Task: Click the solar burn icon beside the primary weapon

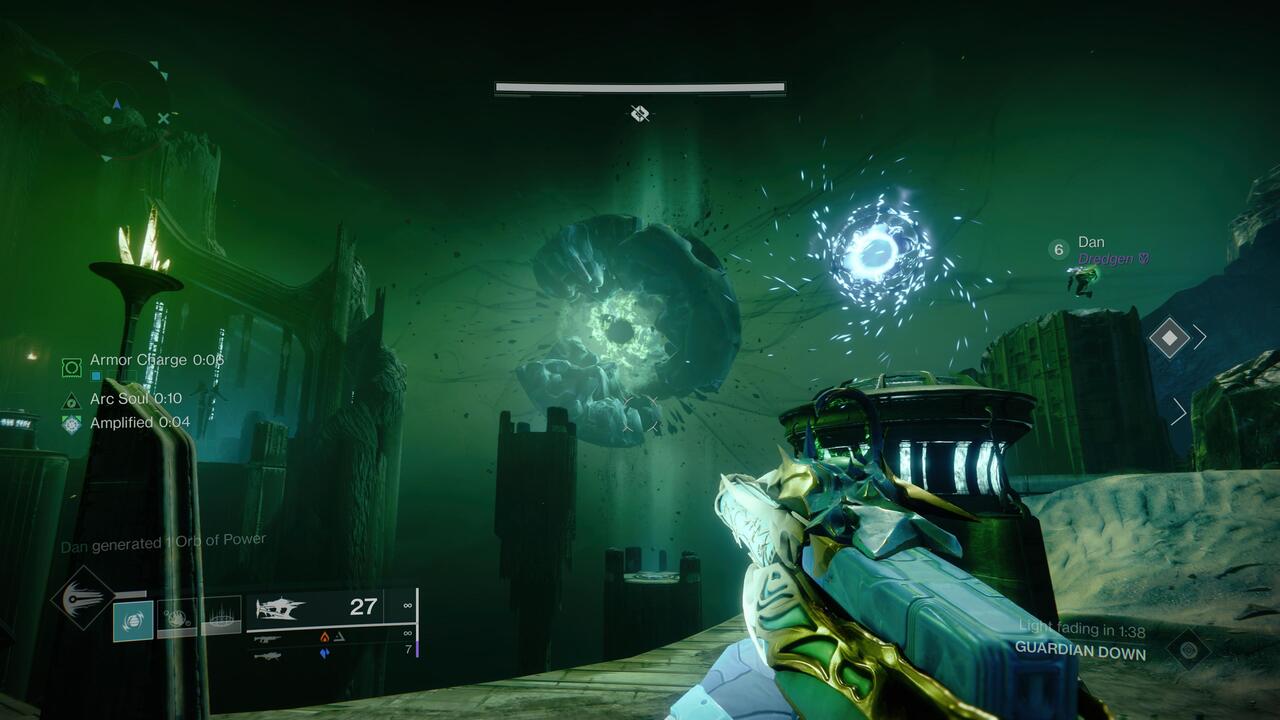Action: tap(323, 637)
